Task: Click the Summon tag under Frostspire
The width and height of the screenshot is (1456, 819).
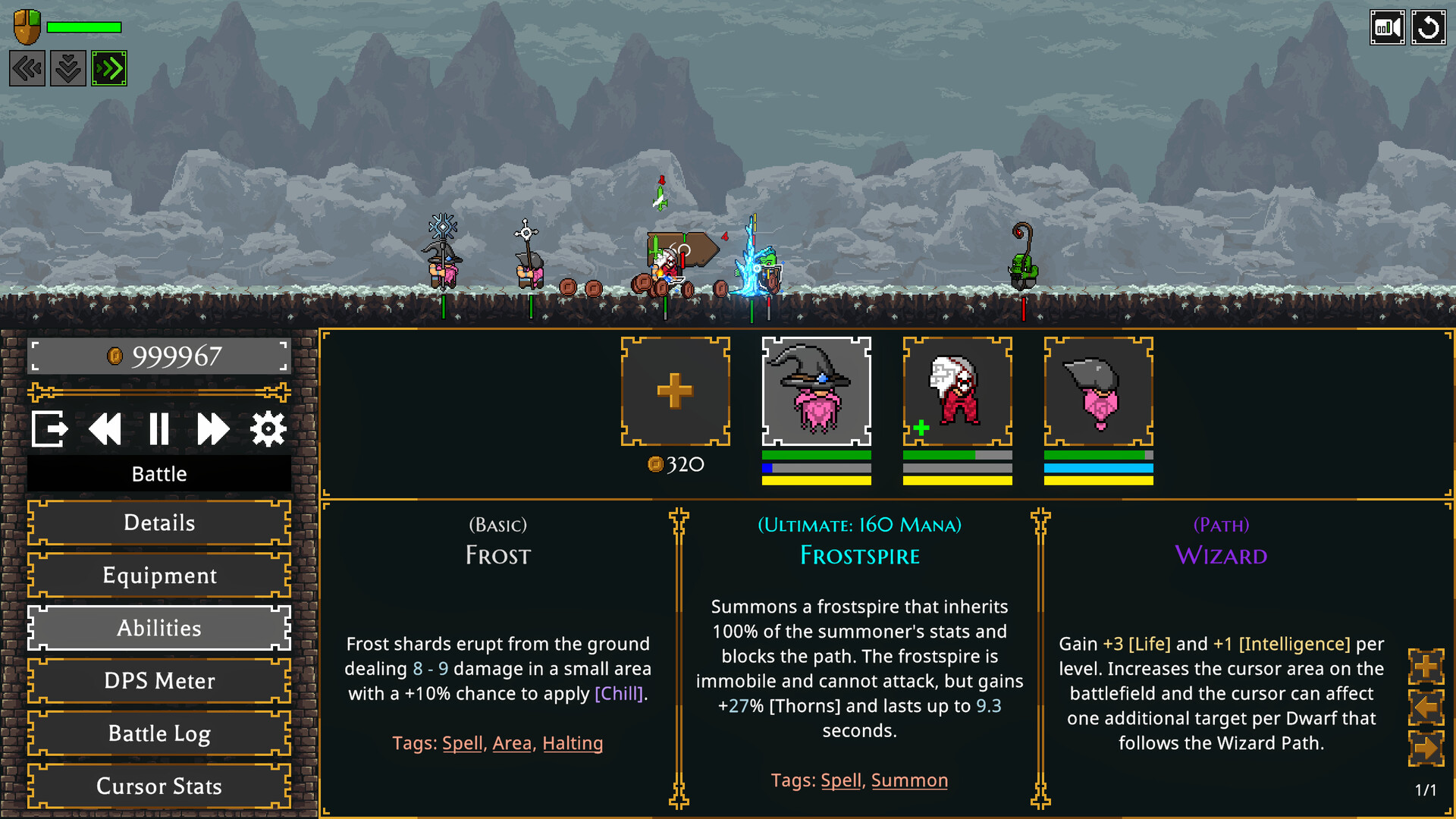Action: [909, 780]
